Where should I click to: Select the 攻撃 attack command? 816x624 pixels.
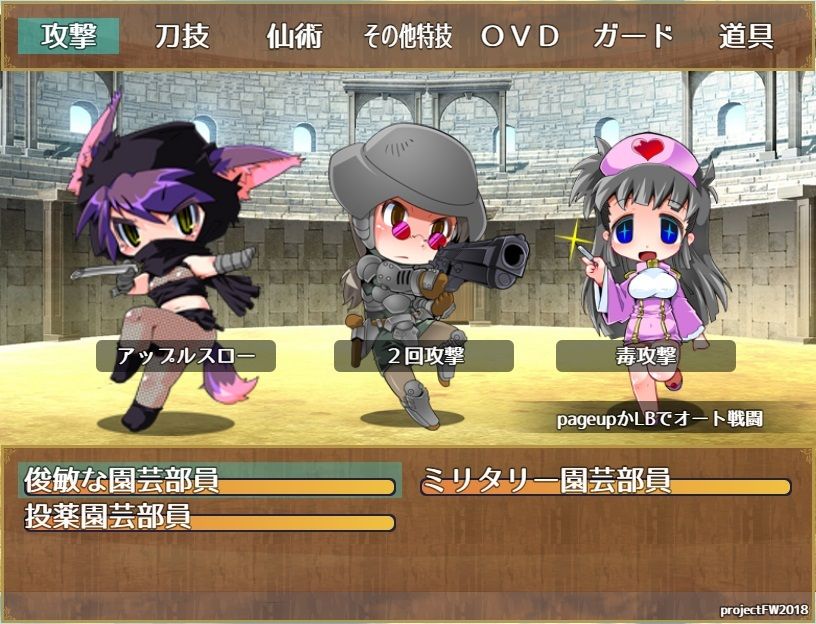69,36
